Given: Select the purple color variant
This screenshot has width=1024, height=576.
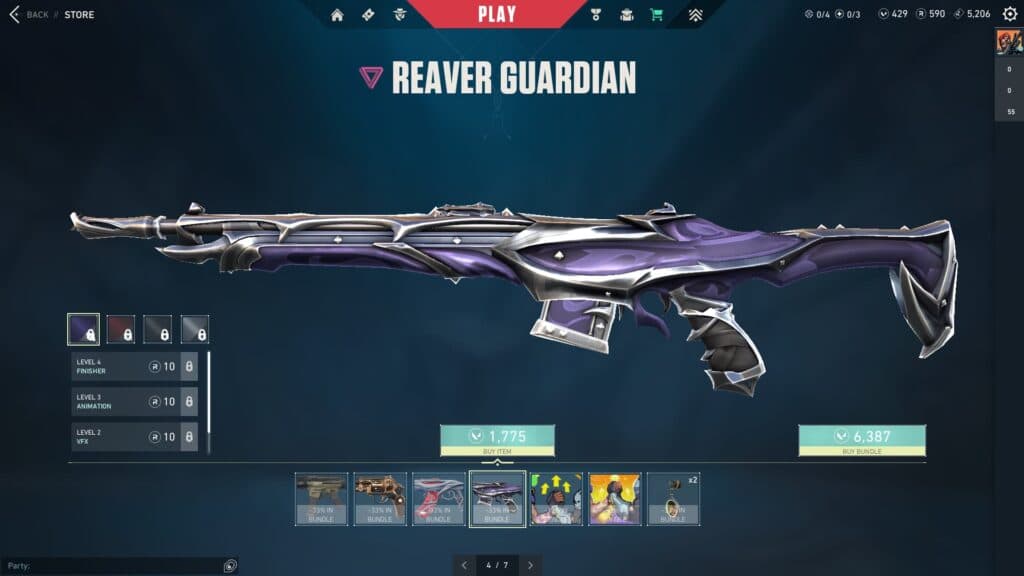Looking at the screenshot, I should [x=83, y=329].
